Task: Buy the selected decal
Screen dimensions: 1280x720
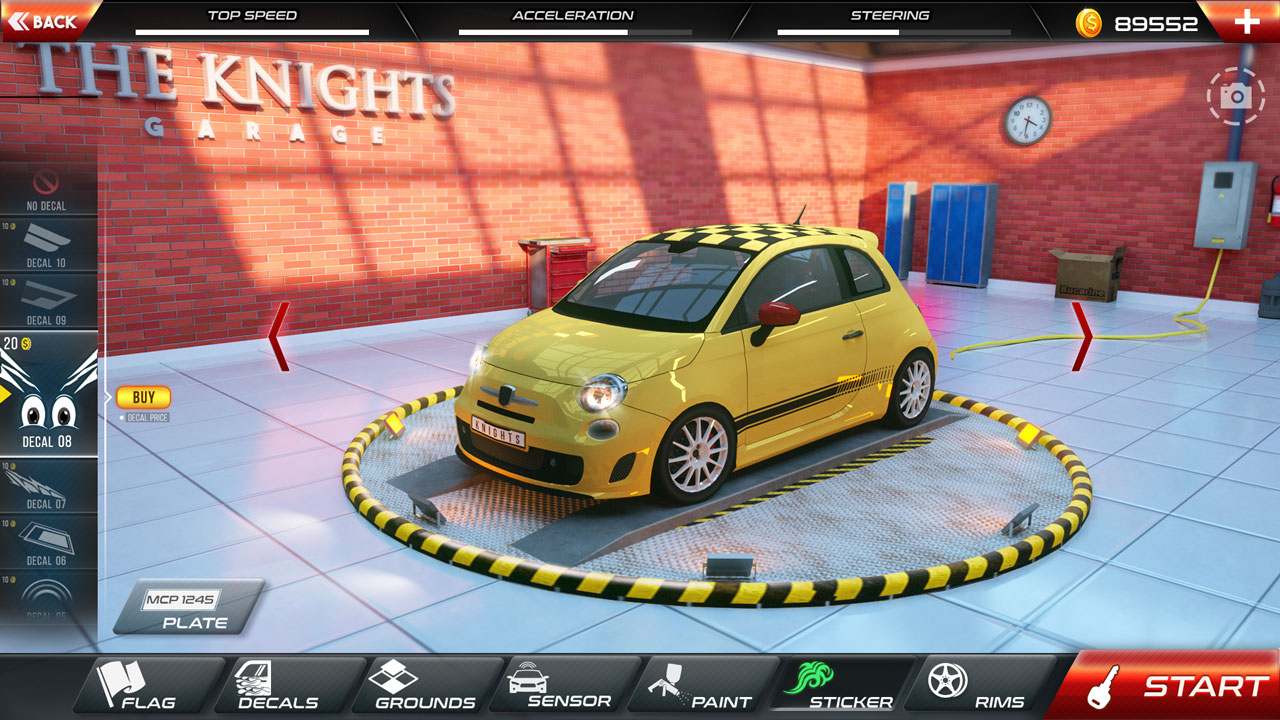Action: 143,398
